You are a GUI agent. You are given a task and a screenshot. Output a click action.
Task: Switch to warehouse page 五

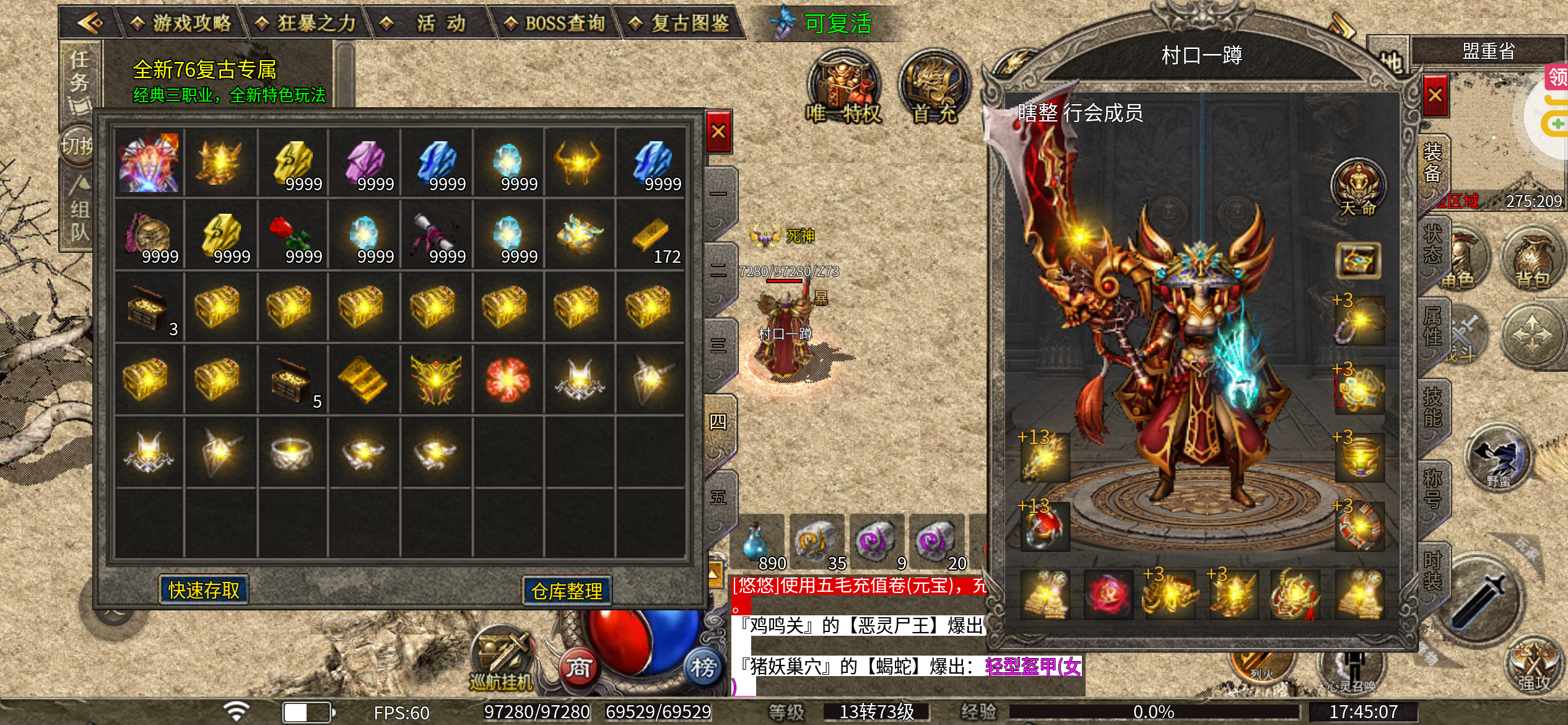(x=718, y=498)
